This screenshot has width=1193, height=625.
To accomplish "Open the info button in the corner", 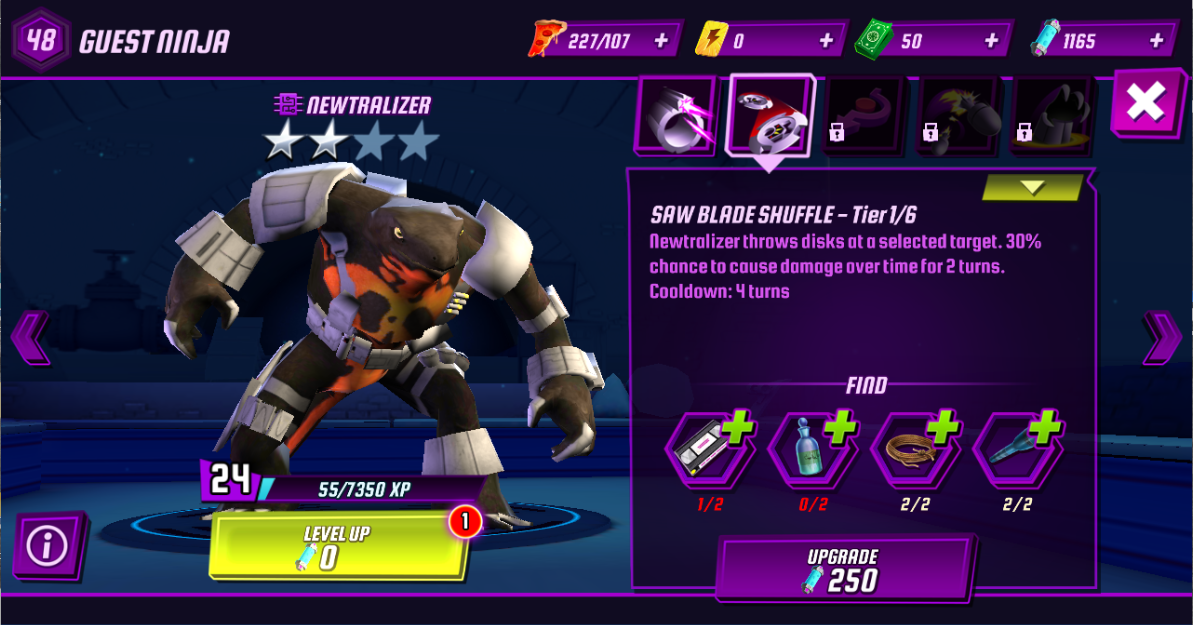I will 47,545.
